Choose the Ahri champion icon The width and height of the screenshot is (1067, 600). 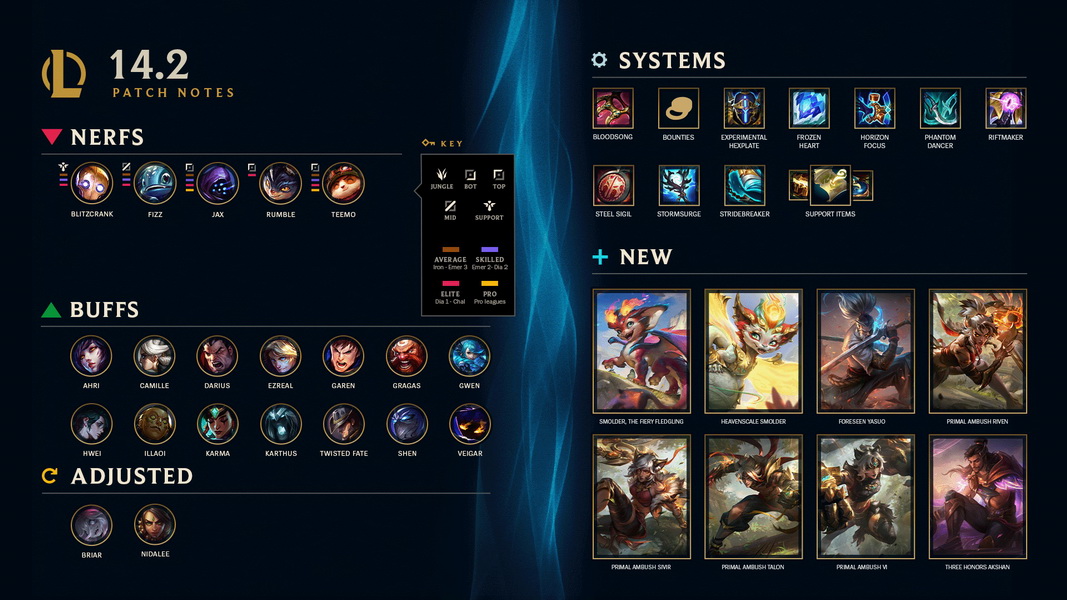click(91, 356)
